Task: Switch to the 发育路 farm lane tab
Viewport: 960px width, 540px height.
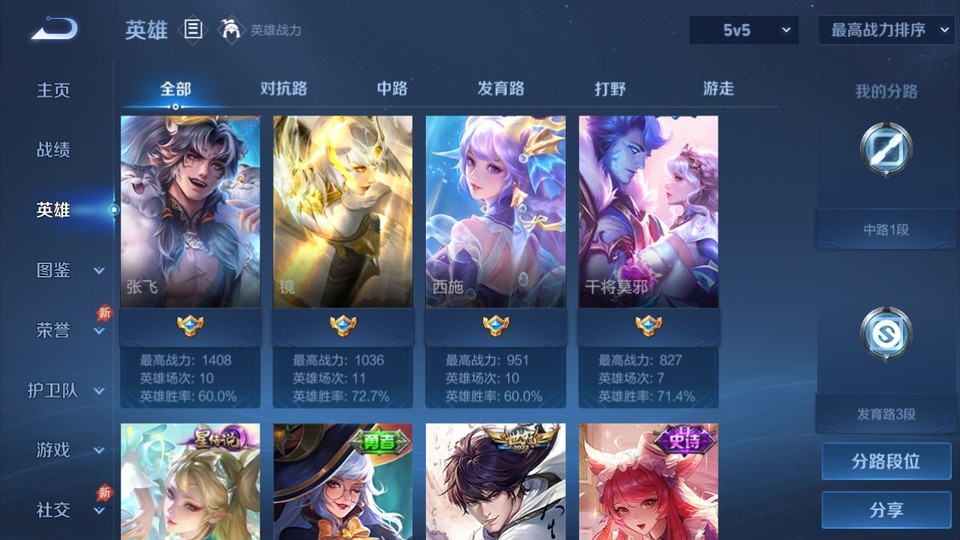Action: point(501,88)
